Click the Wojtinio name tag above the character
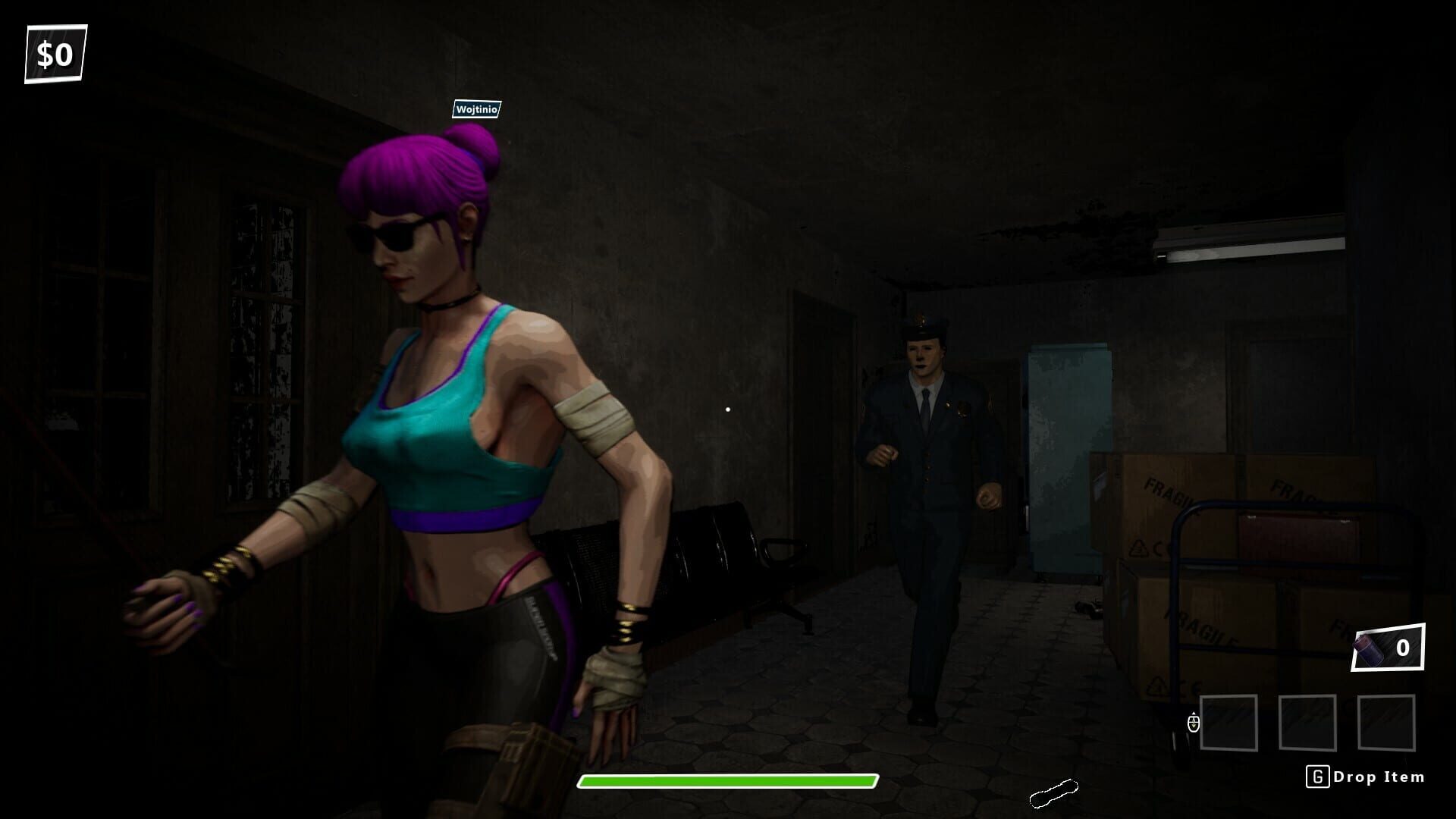The height and width of the screenshot is (819, 1456). click(x=475, y=110)
